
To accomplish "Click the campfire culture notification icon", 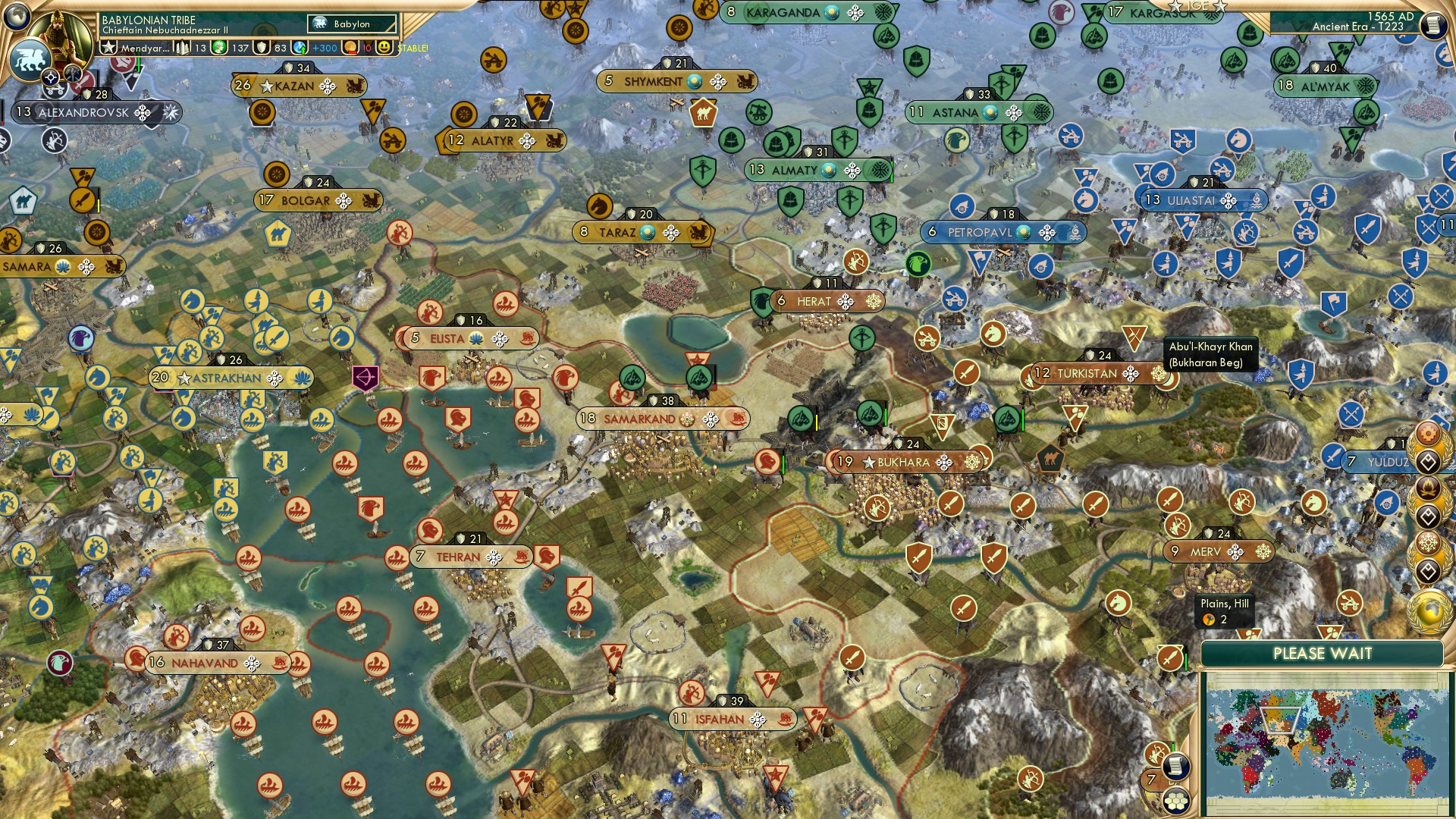I will pyautogui.click(x=1426, y=487).
